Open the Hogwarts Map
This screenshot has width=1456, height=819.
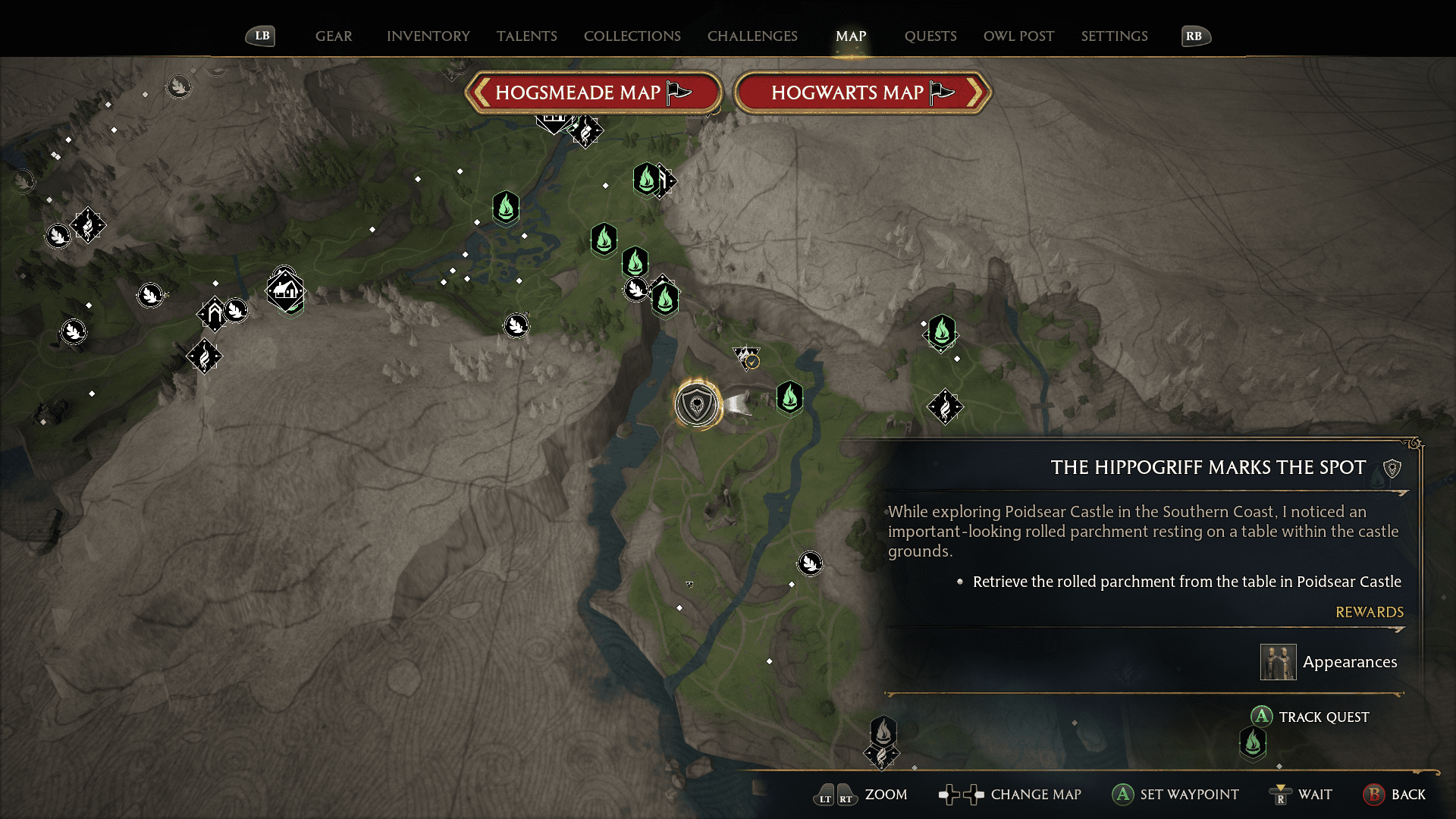click(862, 92)
